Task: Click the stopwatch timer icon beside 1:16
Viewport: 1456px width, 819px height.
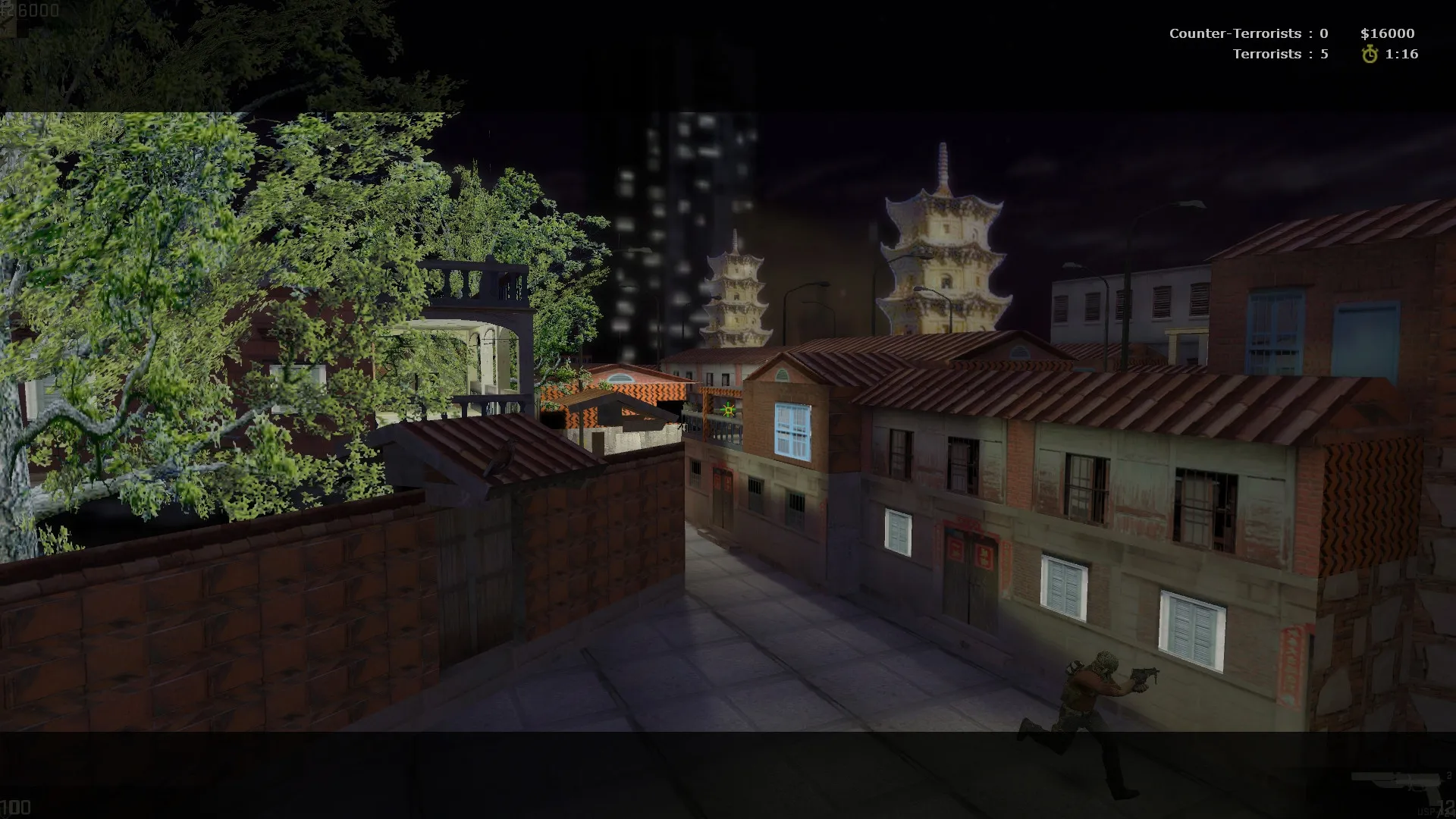Action: [x=1369, y=54]
